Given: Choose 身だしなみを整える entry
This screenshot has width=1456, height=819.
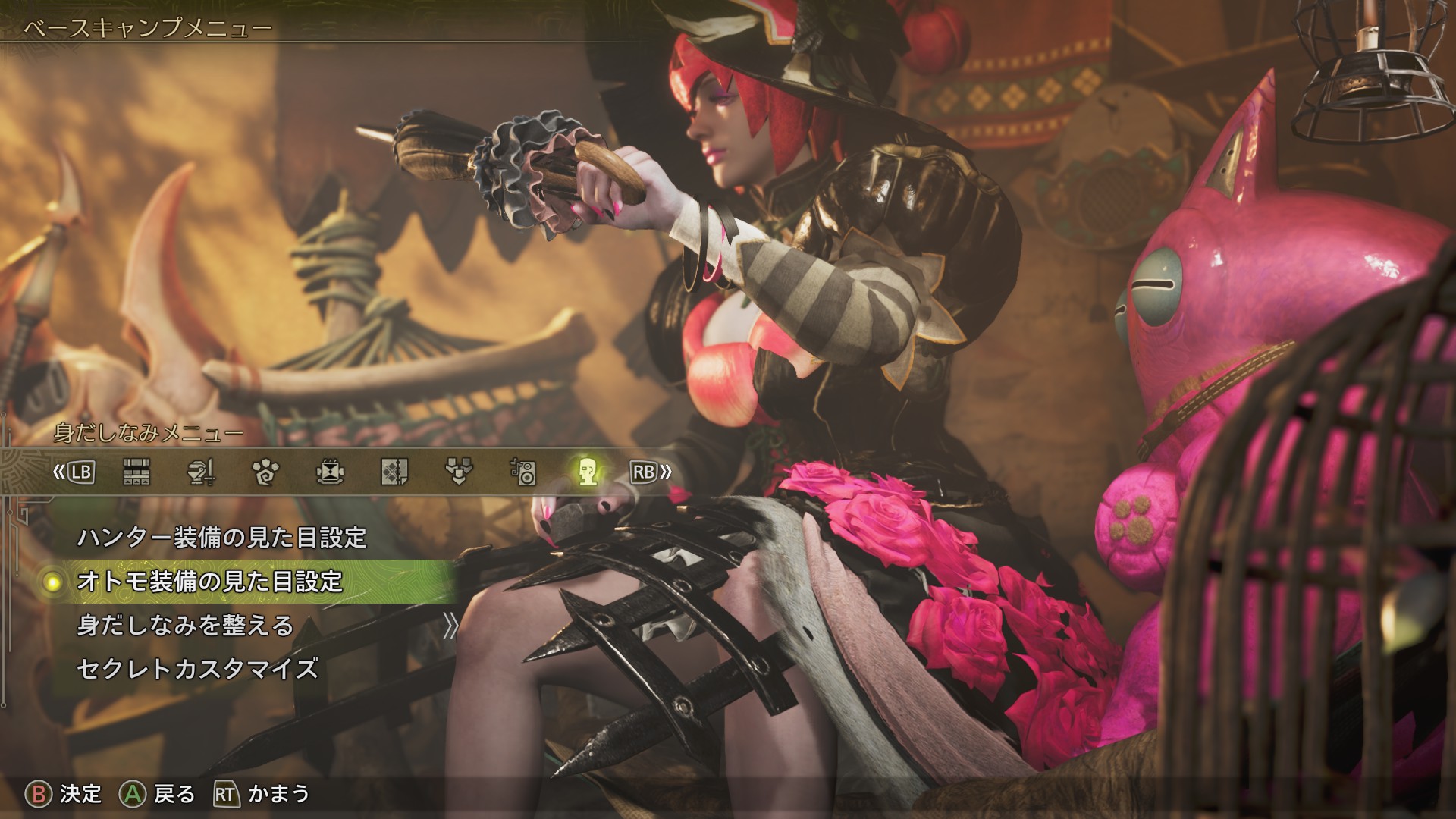Looking at the screenshot, I should [x=185, y=626].
